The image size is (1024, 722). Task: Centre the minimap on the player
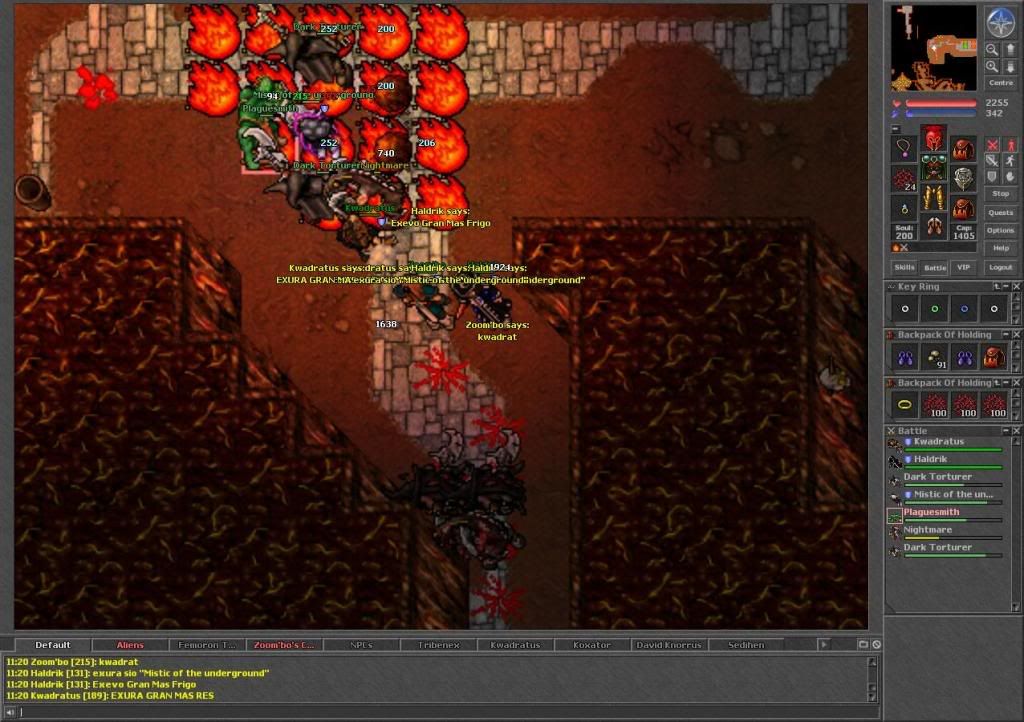[1000, 83]
